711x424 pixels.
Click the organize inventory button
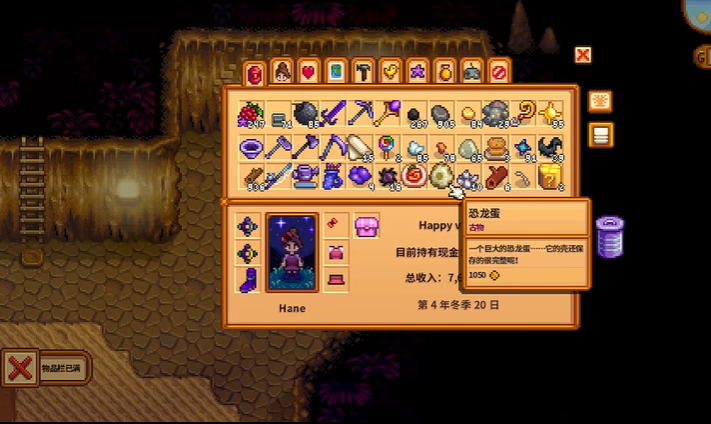(601, 135)
